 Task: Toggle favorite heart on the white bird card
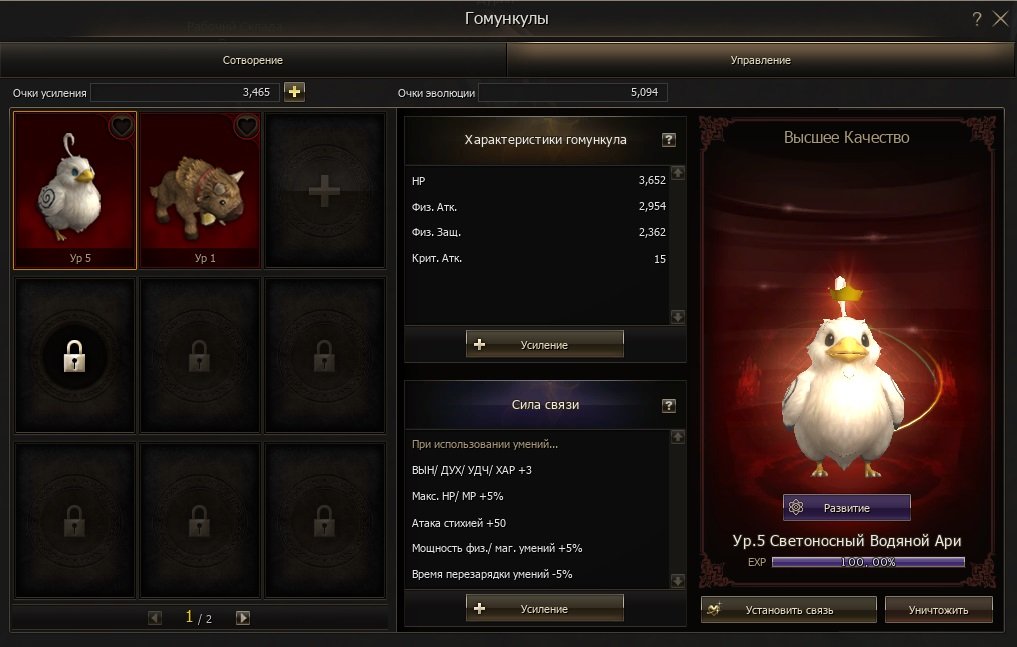coord(121,127)
